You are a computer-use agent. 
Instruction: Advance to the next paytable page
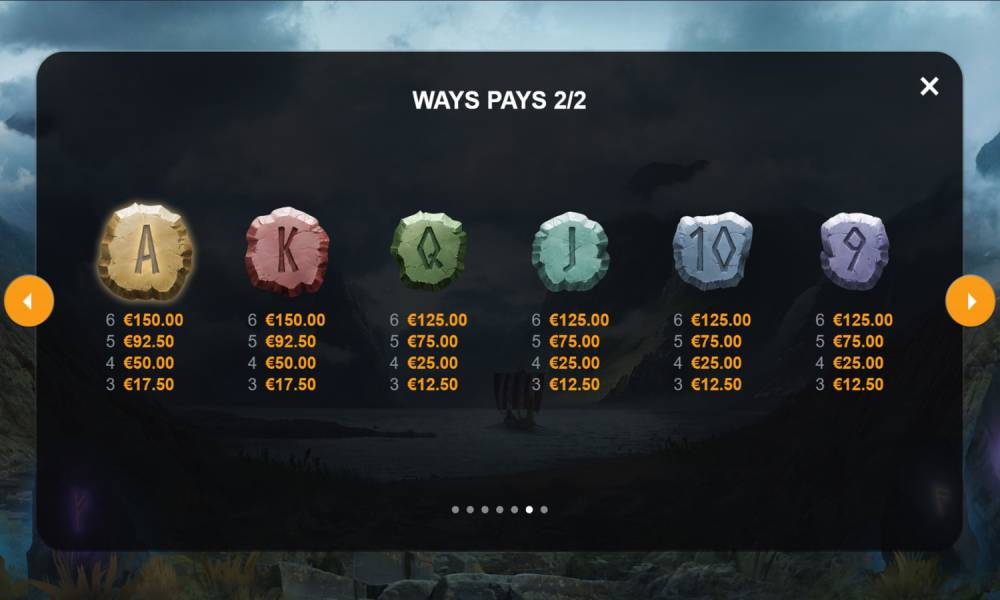coord(970,301)
